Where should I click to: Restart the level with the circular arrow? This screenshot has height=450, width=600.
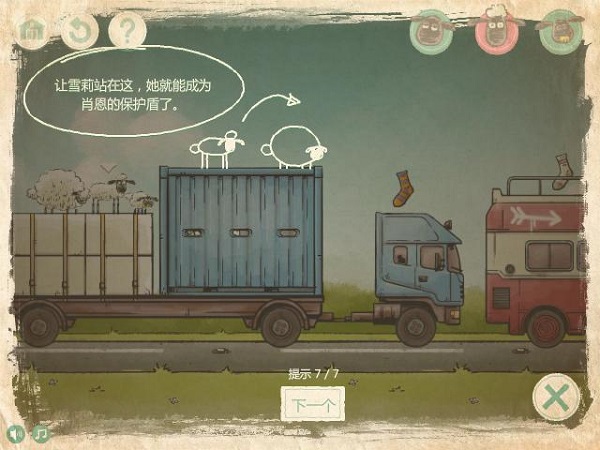(79, 30)
